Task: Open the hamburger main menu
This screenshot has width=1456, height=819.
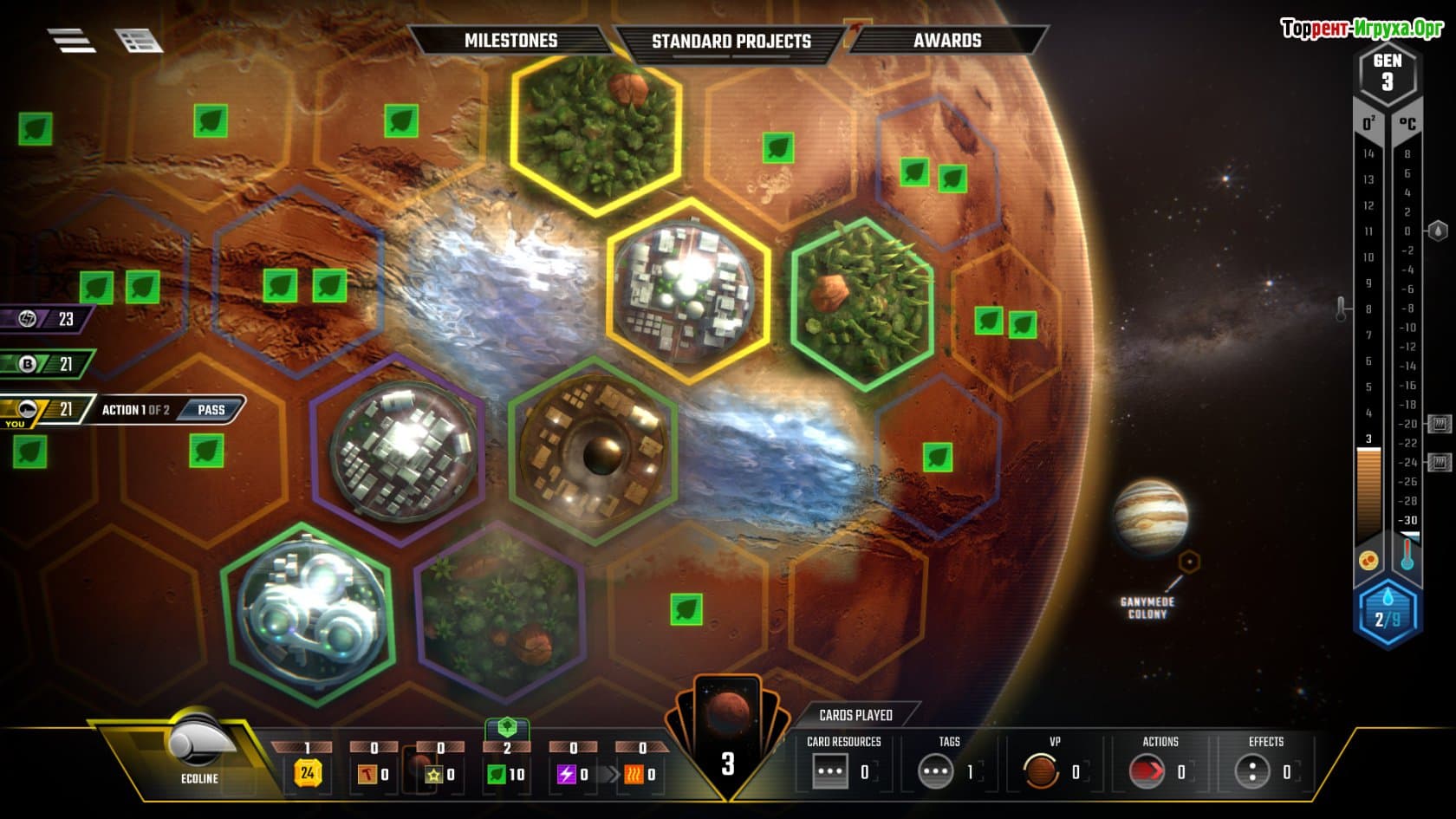Action: [71, 40]
